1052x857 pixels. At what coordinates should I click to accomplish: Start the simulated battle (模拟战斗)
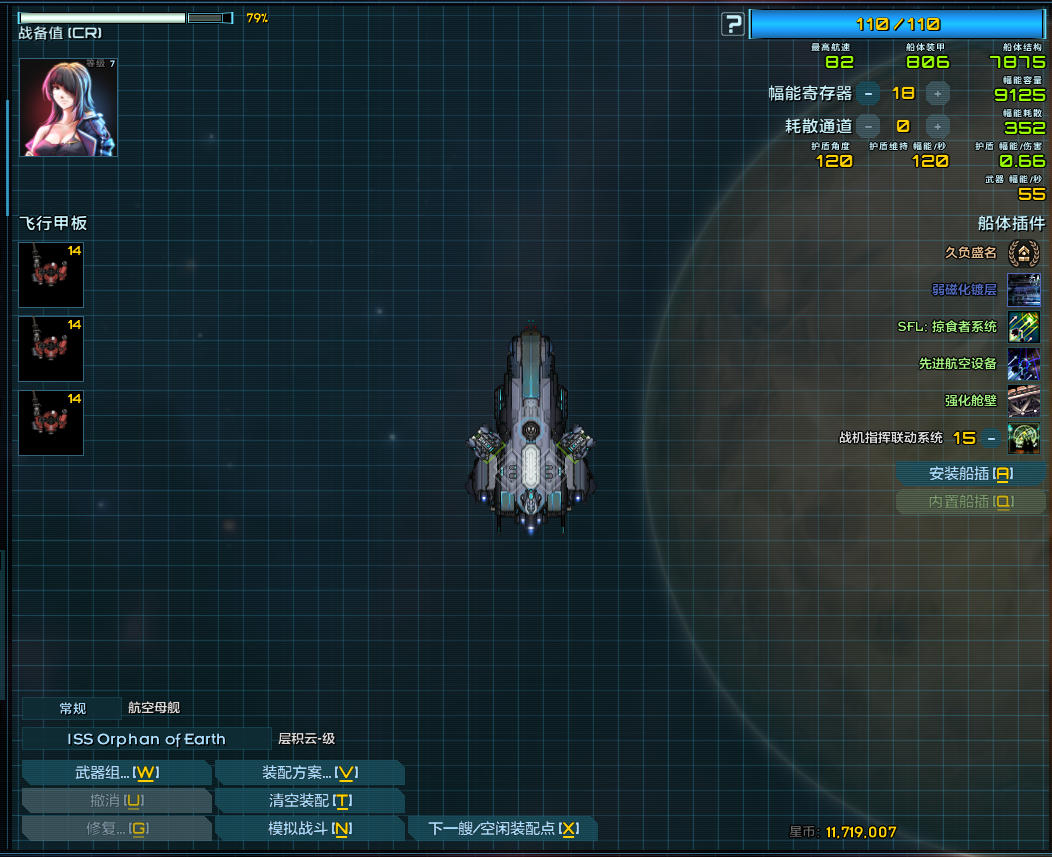coord(310,829)
